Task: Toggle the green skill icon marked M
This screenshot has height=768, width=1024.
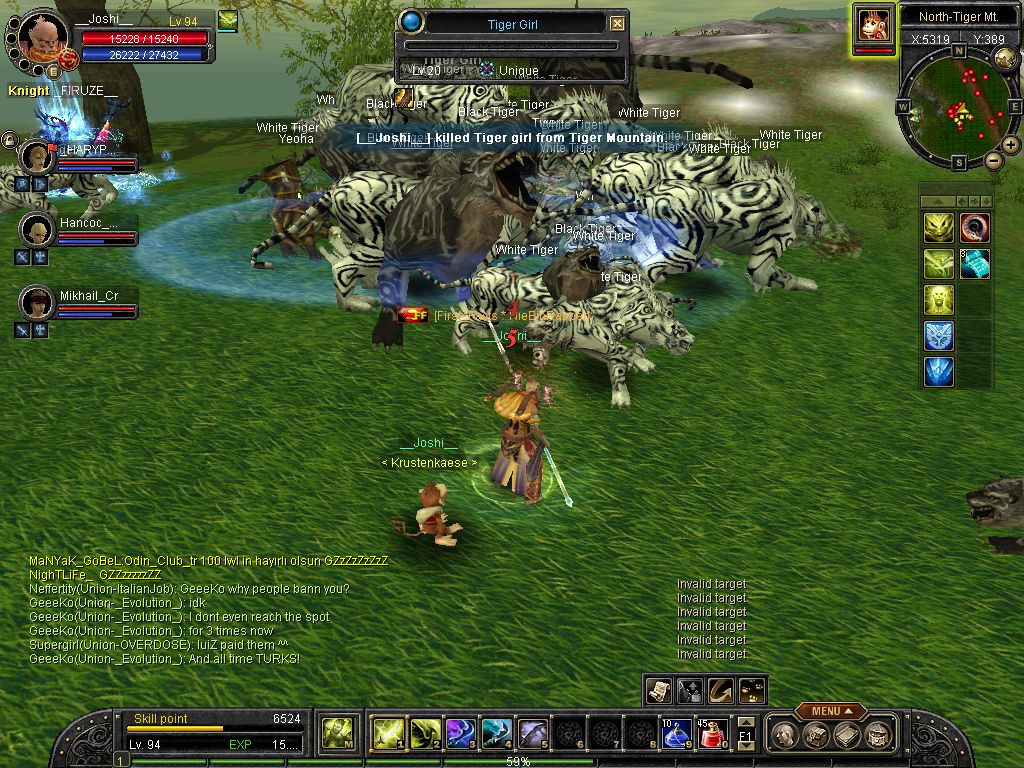Action: point(336,735)
